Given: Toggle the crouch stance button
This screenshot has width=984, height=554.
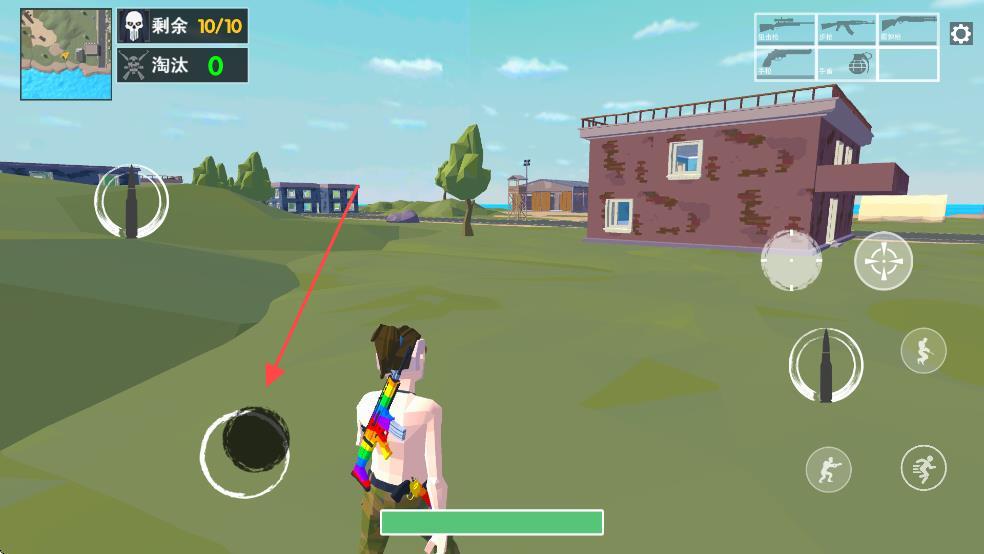Looking at the screenshot, I should [829, 469].
